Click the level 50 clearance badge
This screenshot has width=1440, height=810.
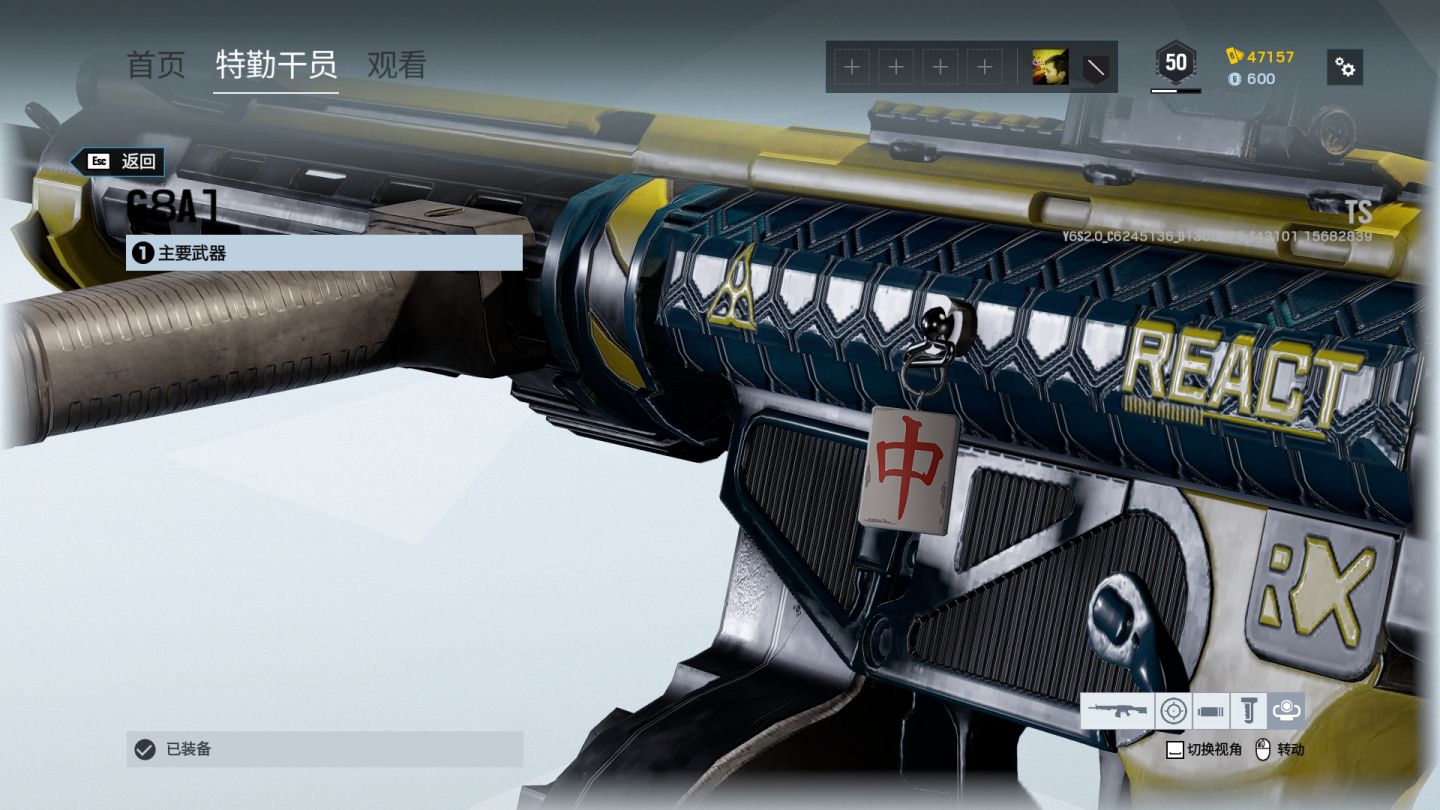click(1176, 64)
